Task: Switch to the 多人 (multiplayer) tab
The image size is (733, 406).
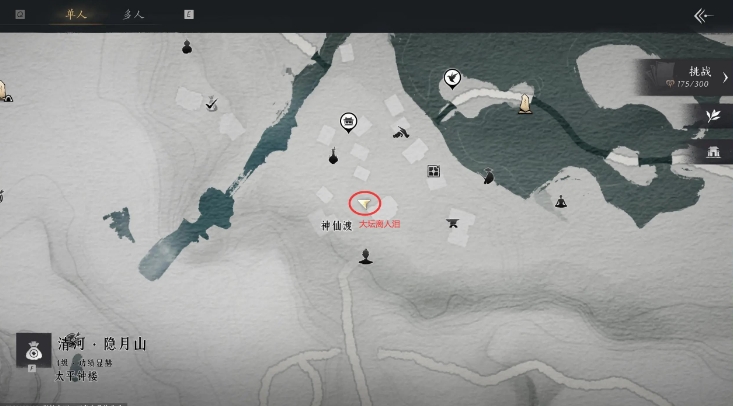Action: click(x=133, y=15)
